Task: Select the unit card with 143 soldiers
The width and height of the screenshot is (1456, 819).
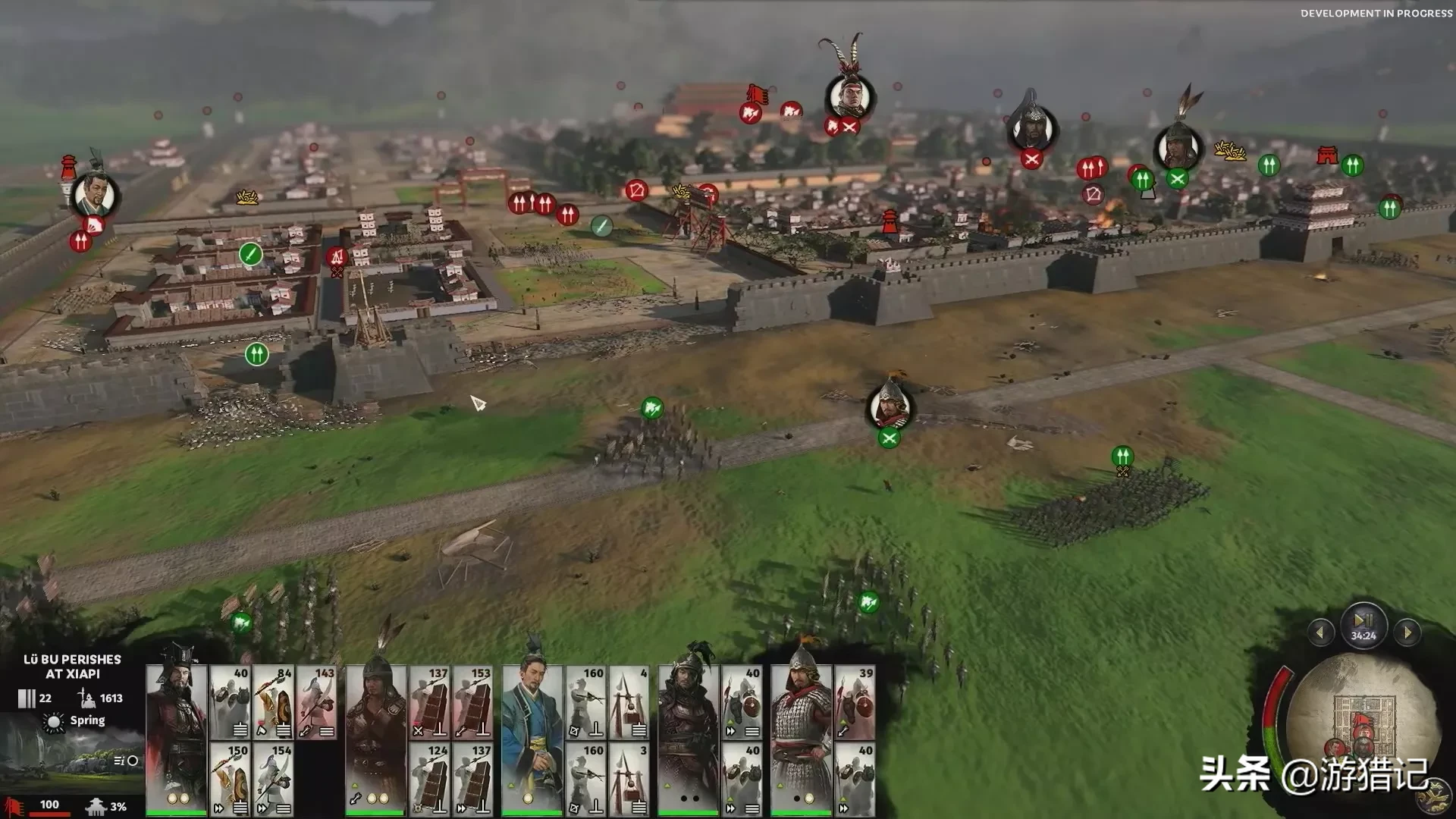Action: tap(317, 701)
